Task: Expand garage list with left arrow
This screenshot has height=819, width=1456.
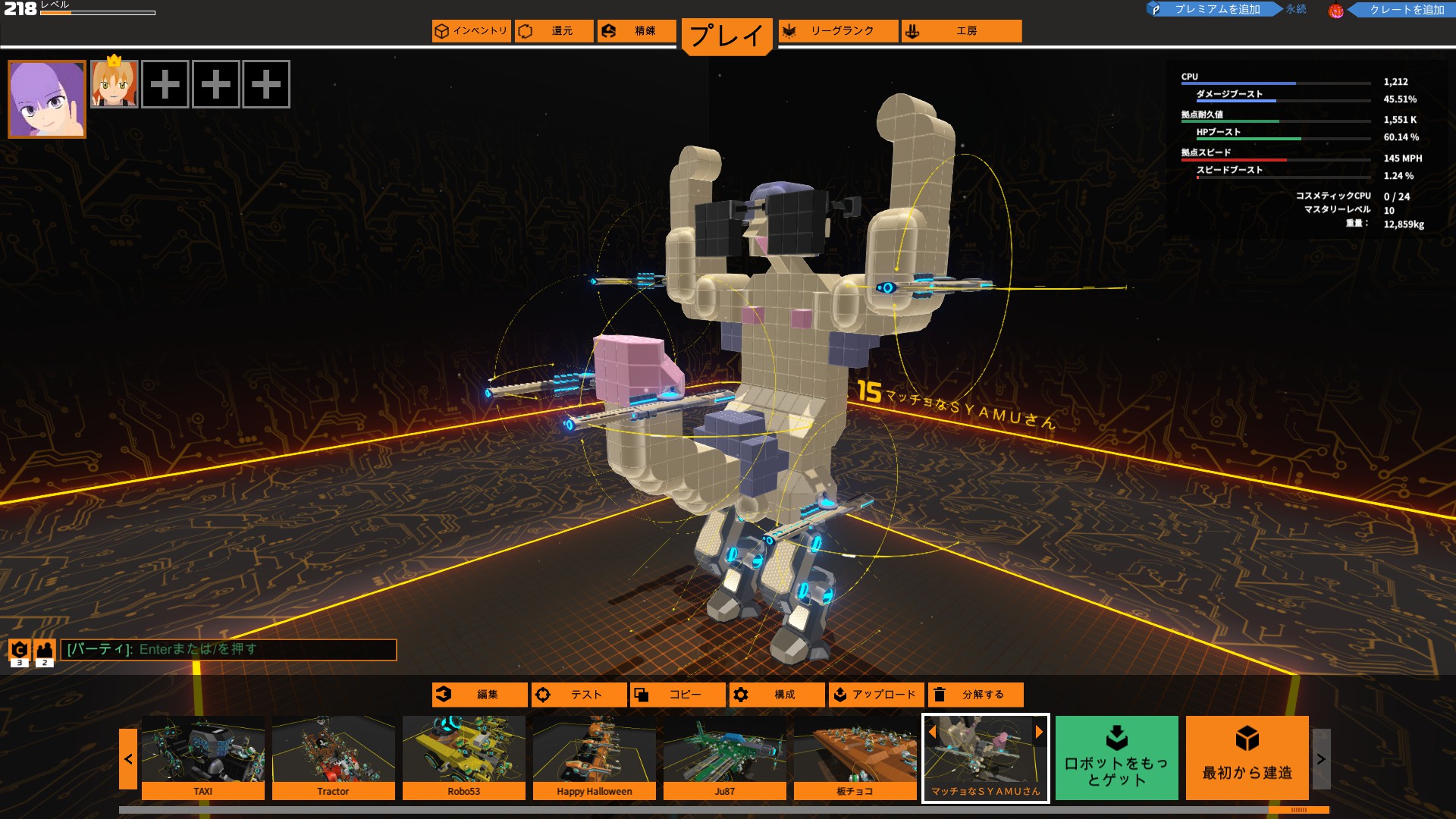Action: pyautogui.click(x=127, y=759)
